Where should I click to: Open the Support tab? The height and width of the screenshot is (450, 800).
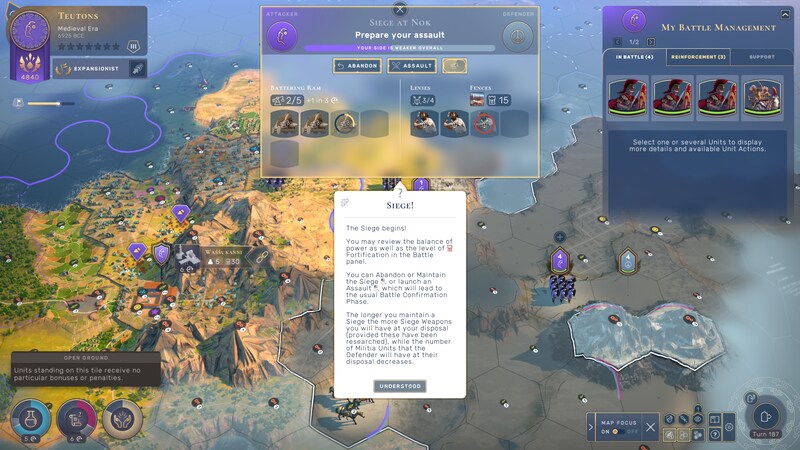coord(762,58)
